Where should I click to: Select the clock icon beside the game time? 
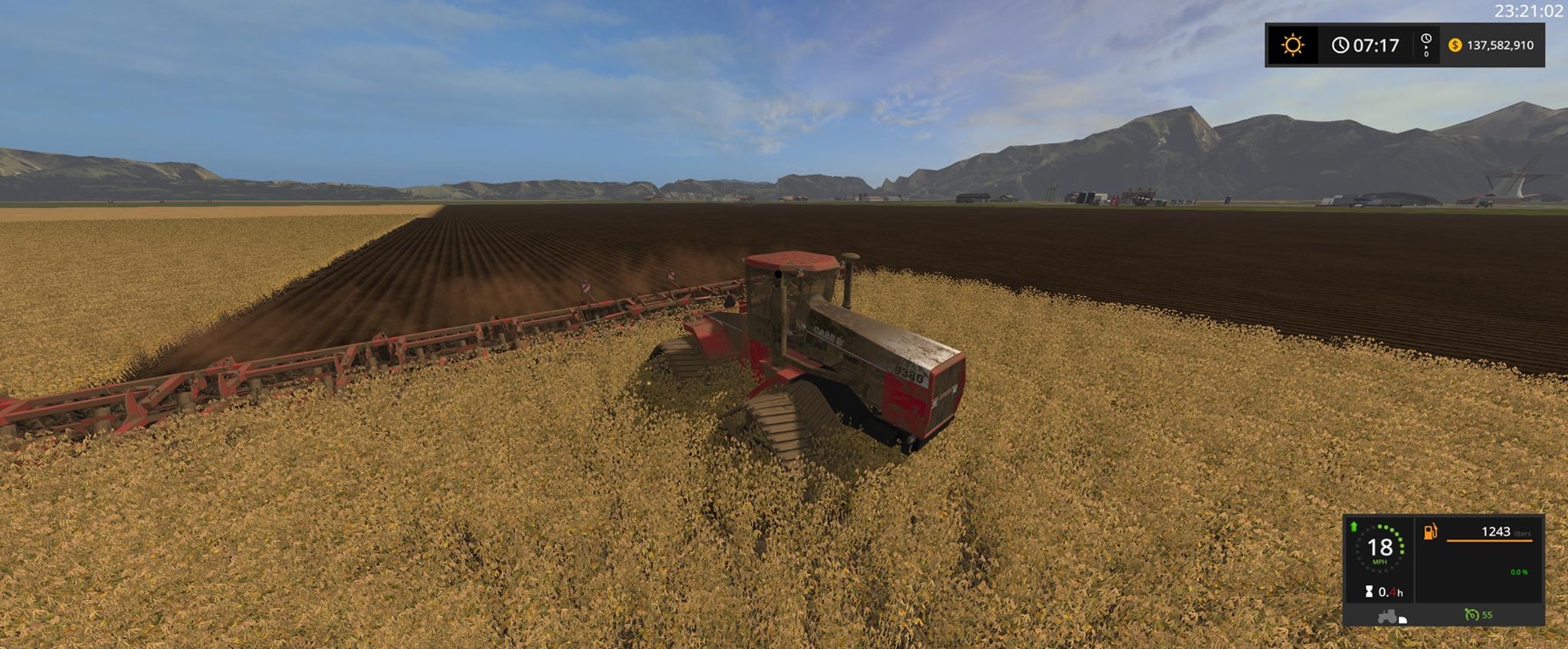1341,44
